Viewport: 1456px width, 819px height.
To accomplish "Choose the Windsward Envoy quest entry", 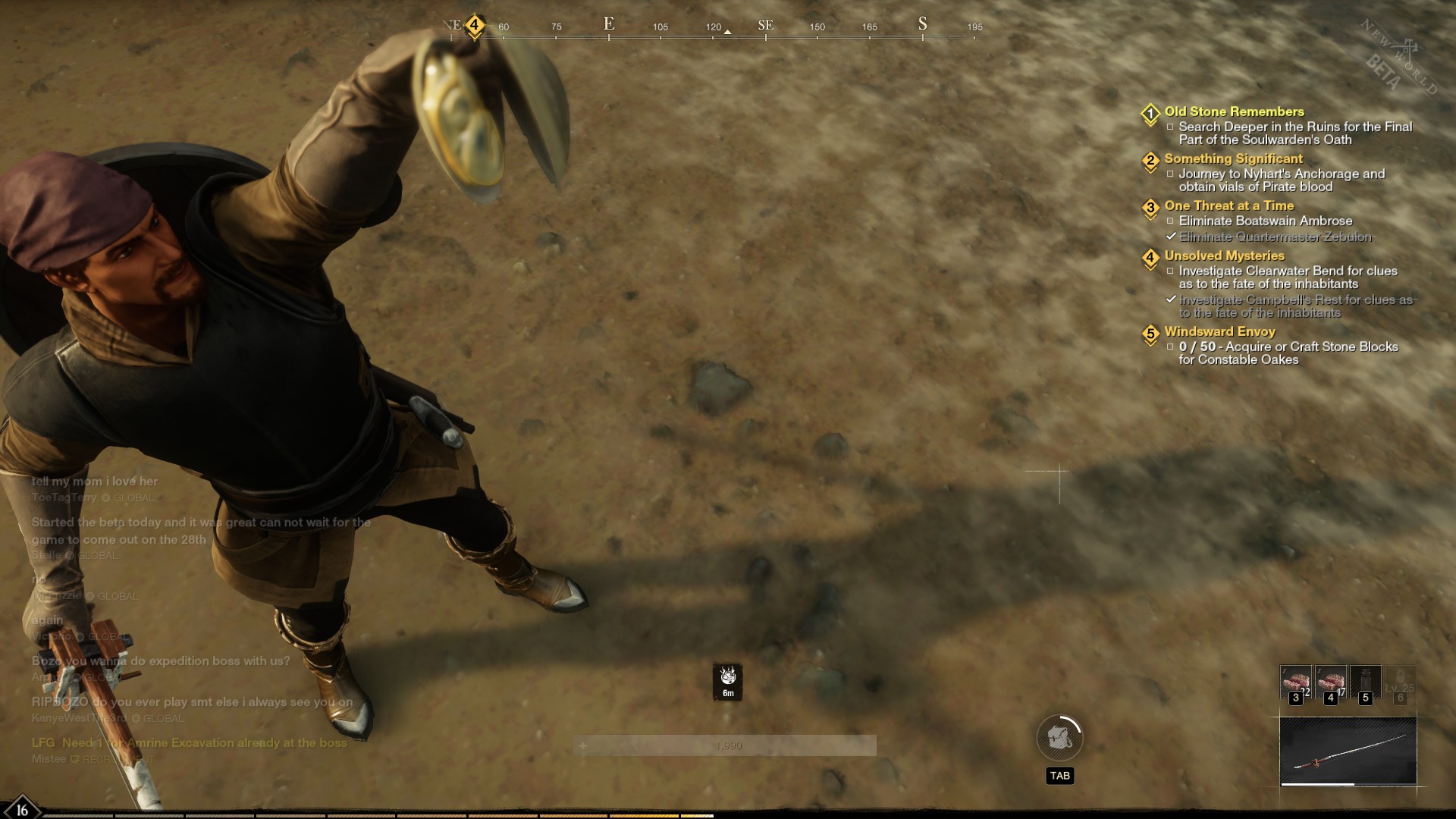I will click(x=1219, y=331).
